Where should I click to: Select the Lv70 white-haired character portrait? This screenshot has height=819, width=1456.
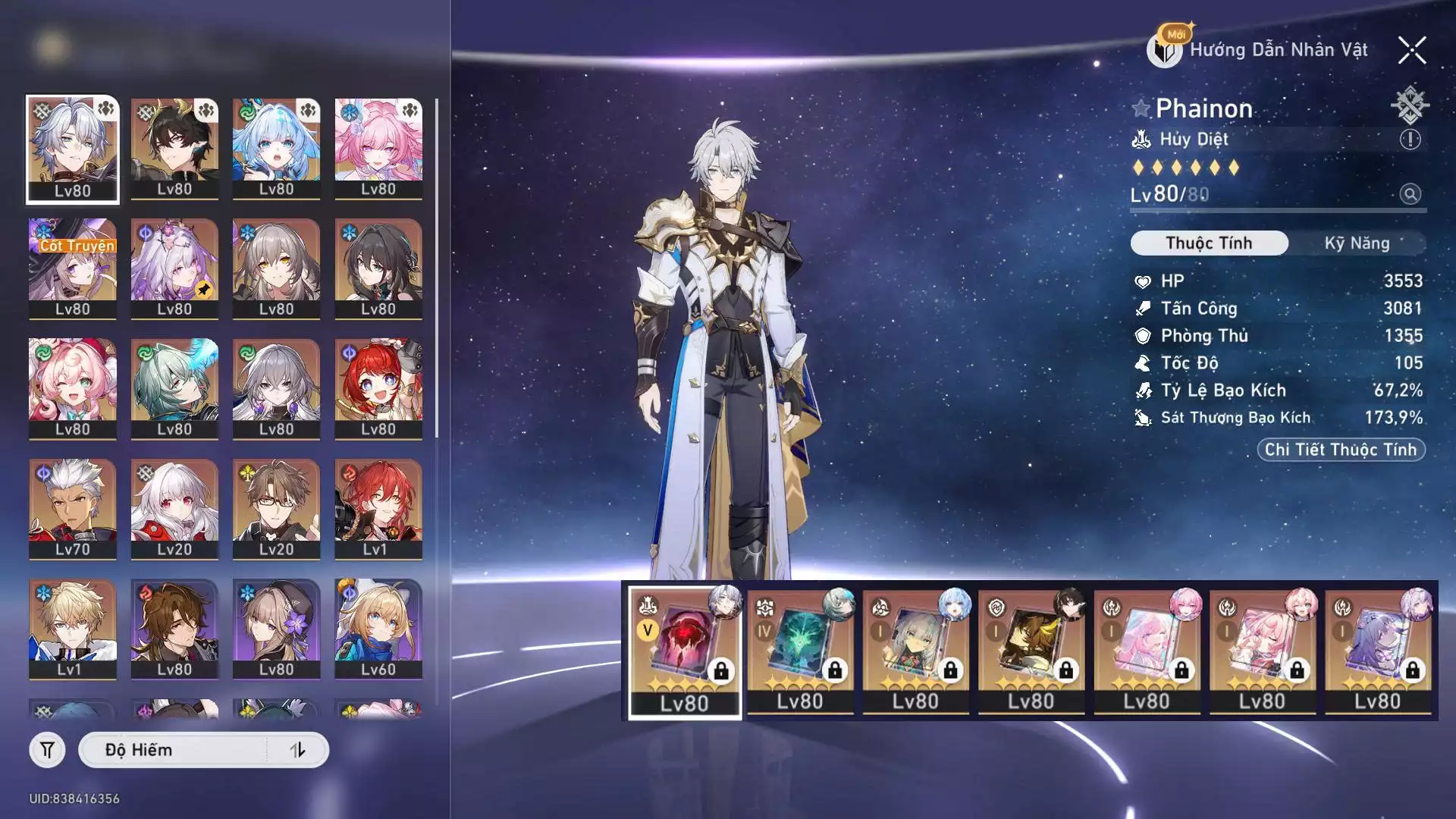(x=73, y=509)
